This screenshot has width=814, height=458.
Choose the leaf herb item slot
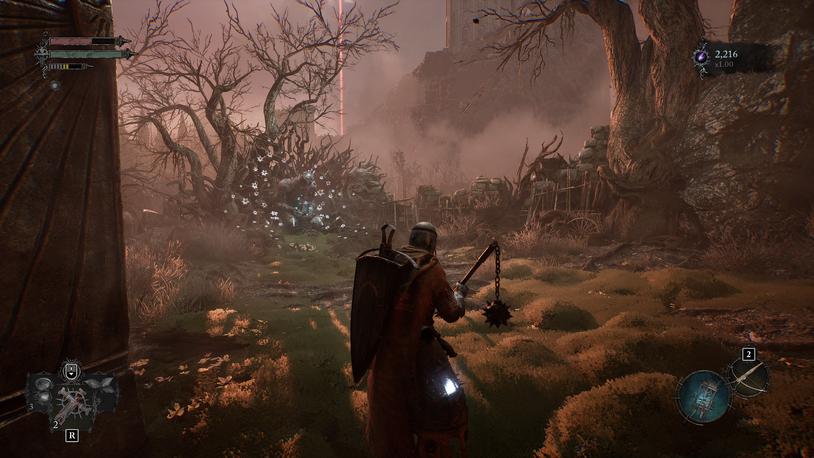99,384
